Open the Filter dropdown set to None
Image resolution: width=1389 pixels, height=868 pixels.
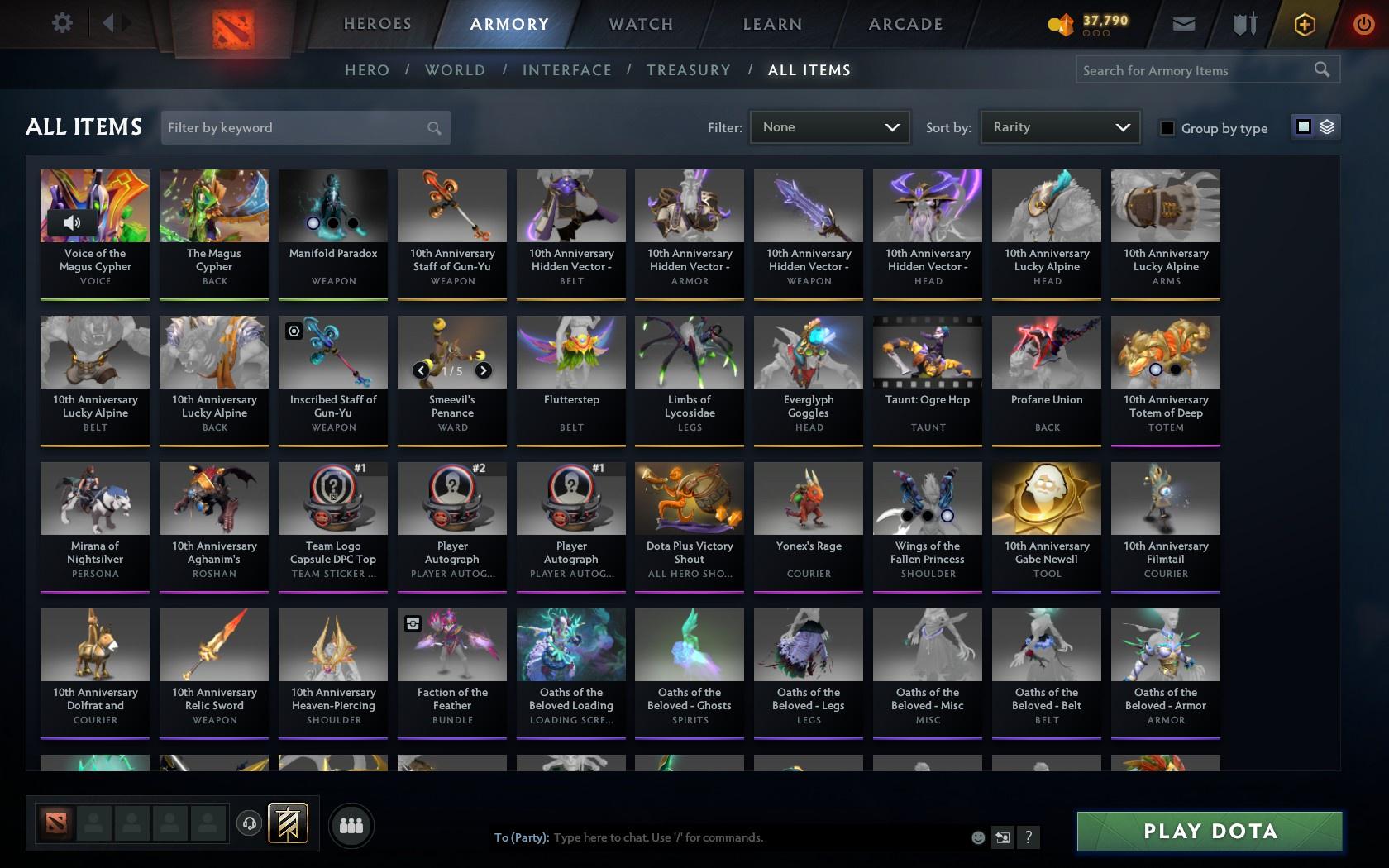(x=828, y=127)
